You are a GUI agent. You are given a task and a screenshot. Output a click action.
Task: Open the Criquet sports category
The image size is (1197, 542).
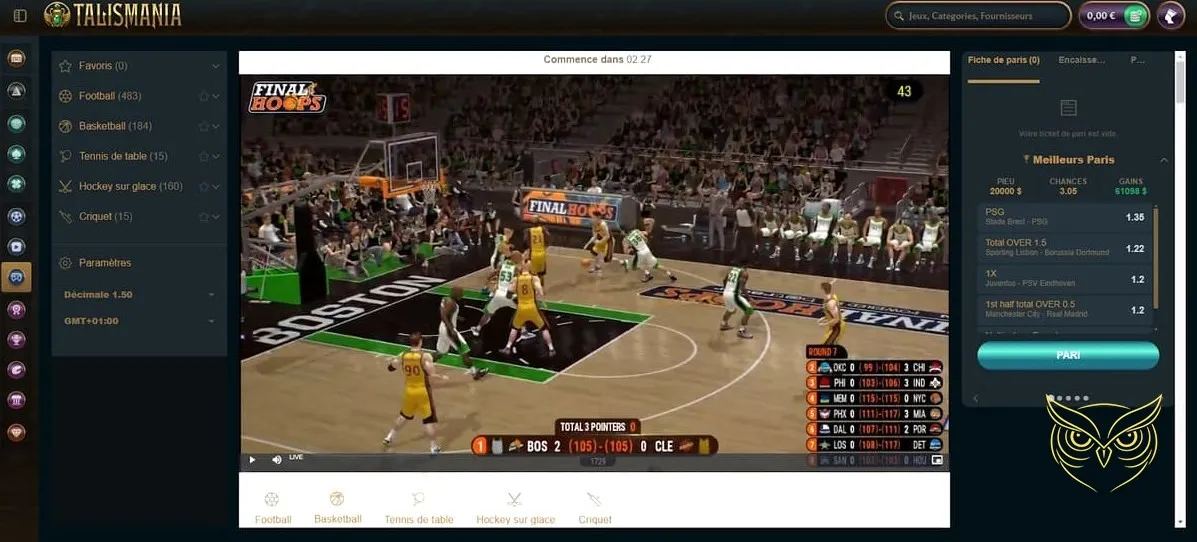(105, 216)
